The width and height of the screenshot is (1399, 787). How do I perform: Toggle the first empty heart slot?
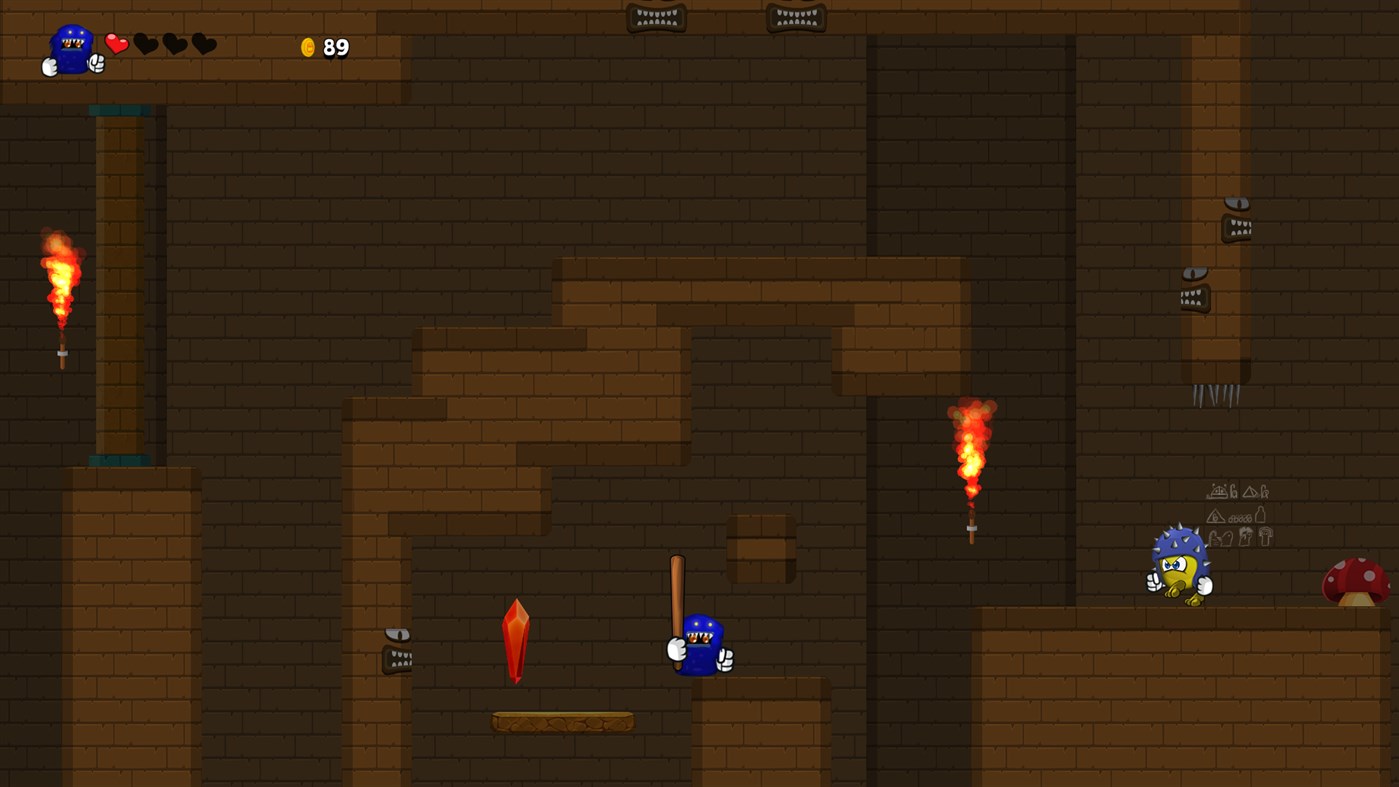(x=146, y=43)
